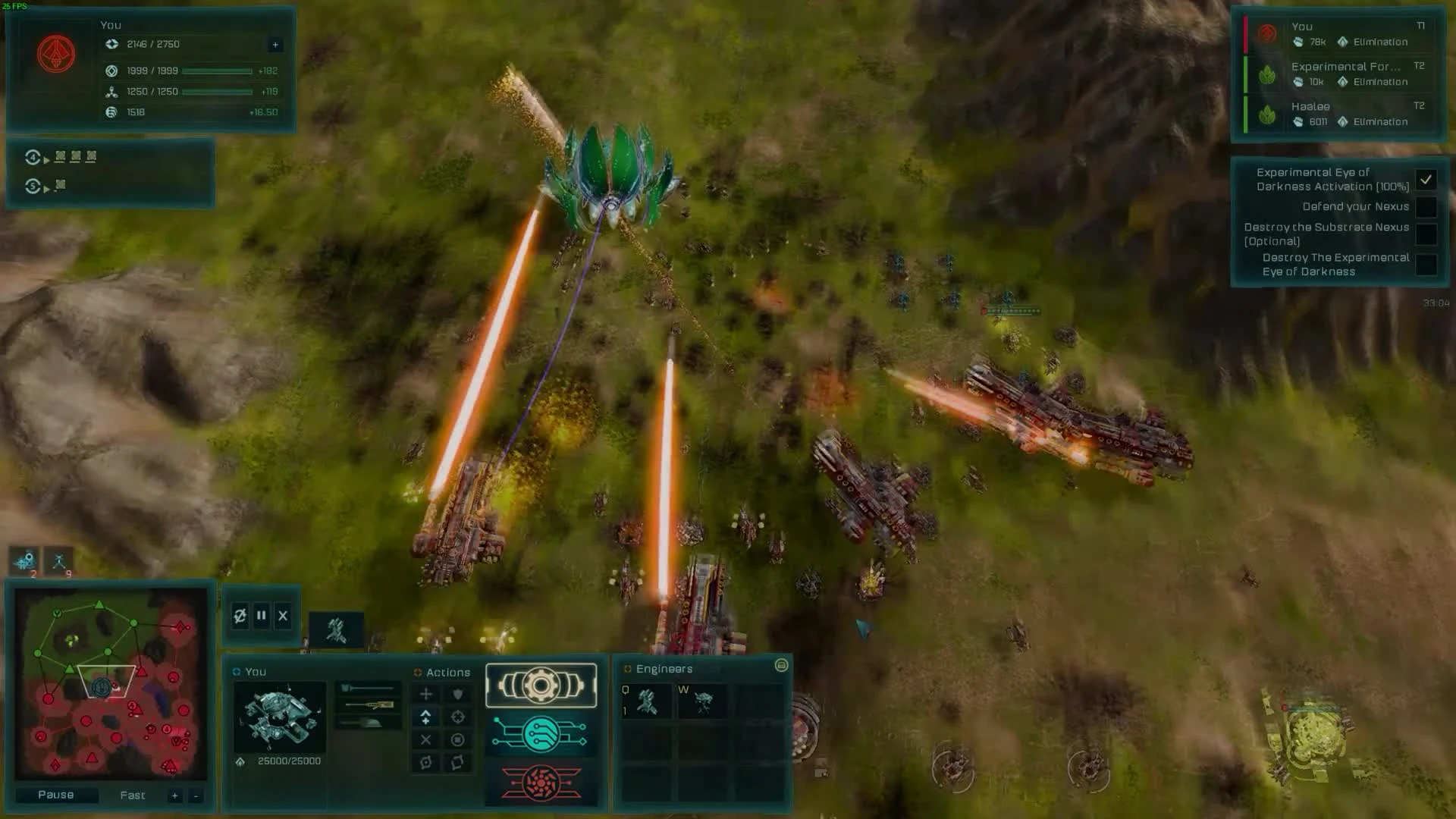Select the Q engineer unit icon
This screenshot has height=819, width=1456.
click(648, 700)
